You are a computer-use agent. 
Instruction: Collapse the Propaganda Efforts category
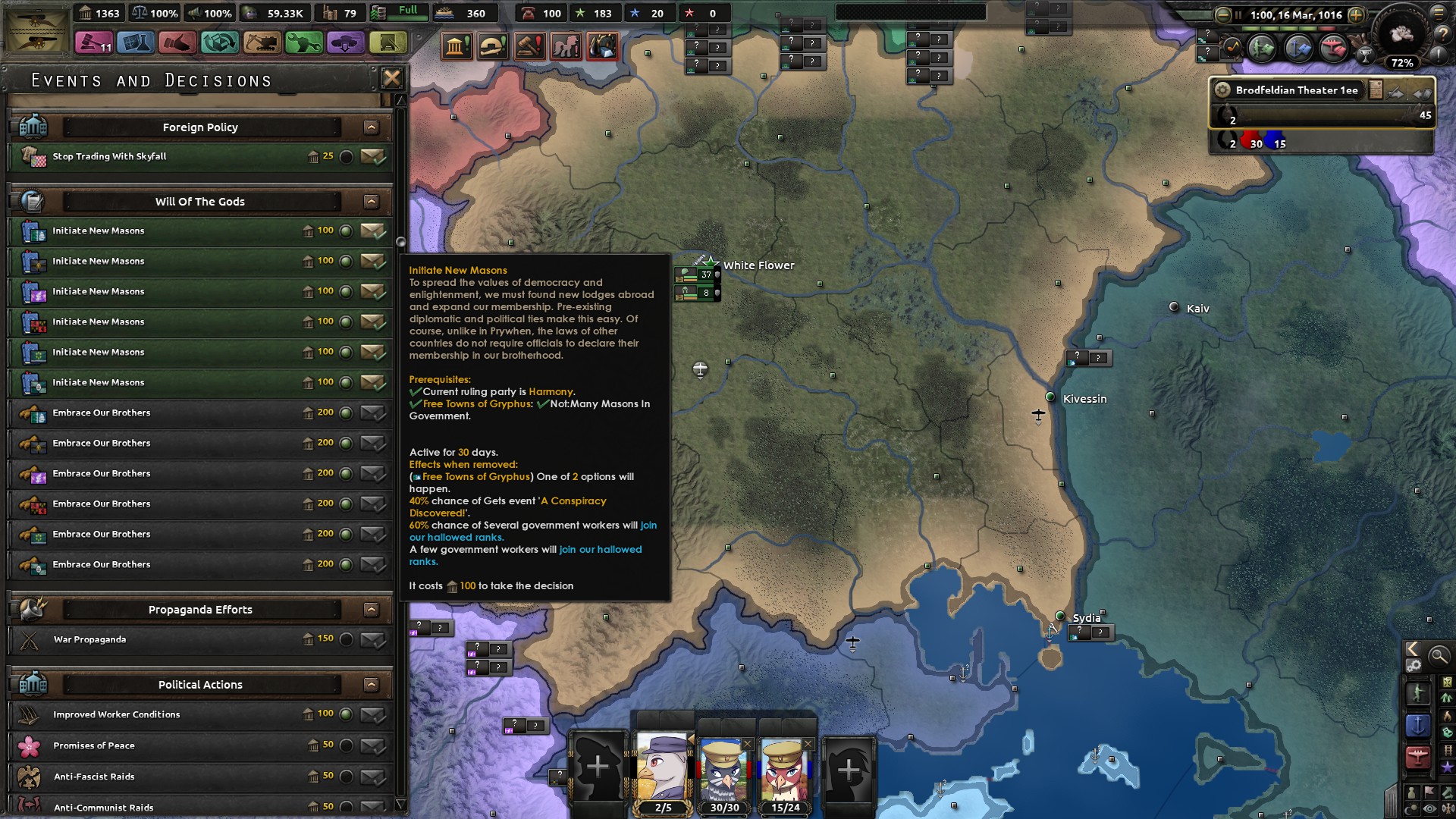[x=371, y=610]
